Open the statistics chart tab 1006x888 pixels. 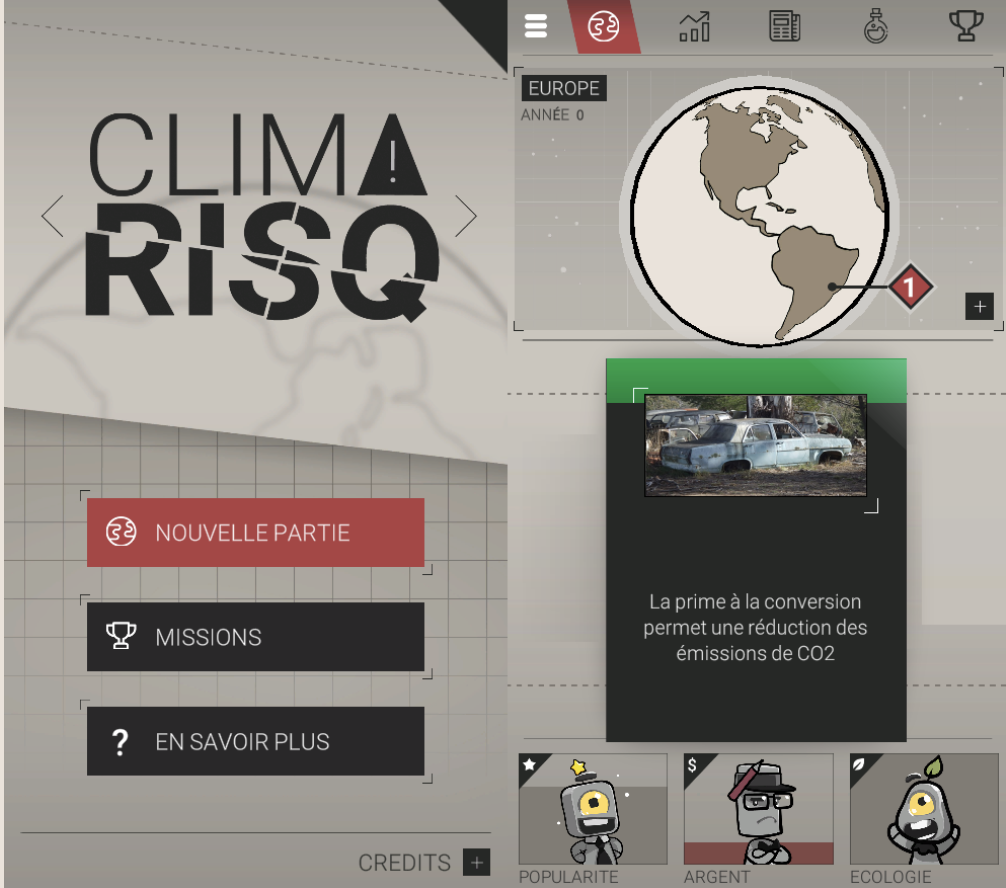(x=694, y=26)
